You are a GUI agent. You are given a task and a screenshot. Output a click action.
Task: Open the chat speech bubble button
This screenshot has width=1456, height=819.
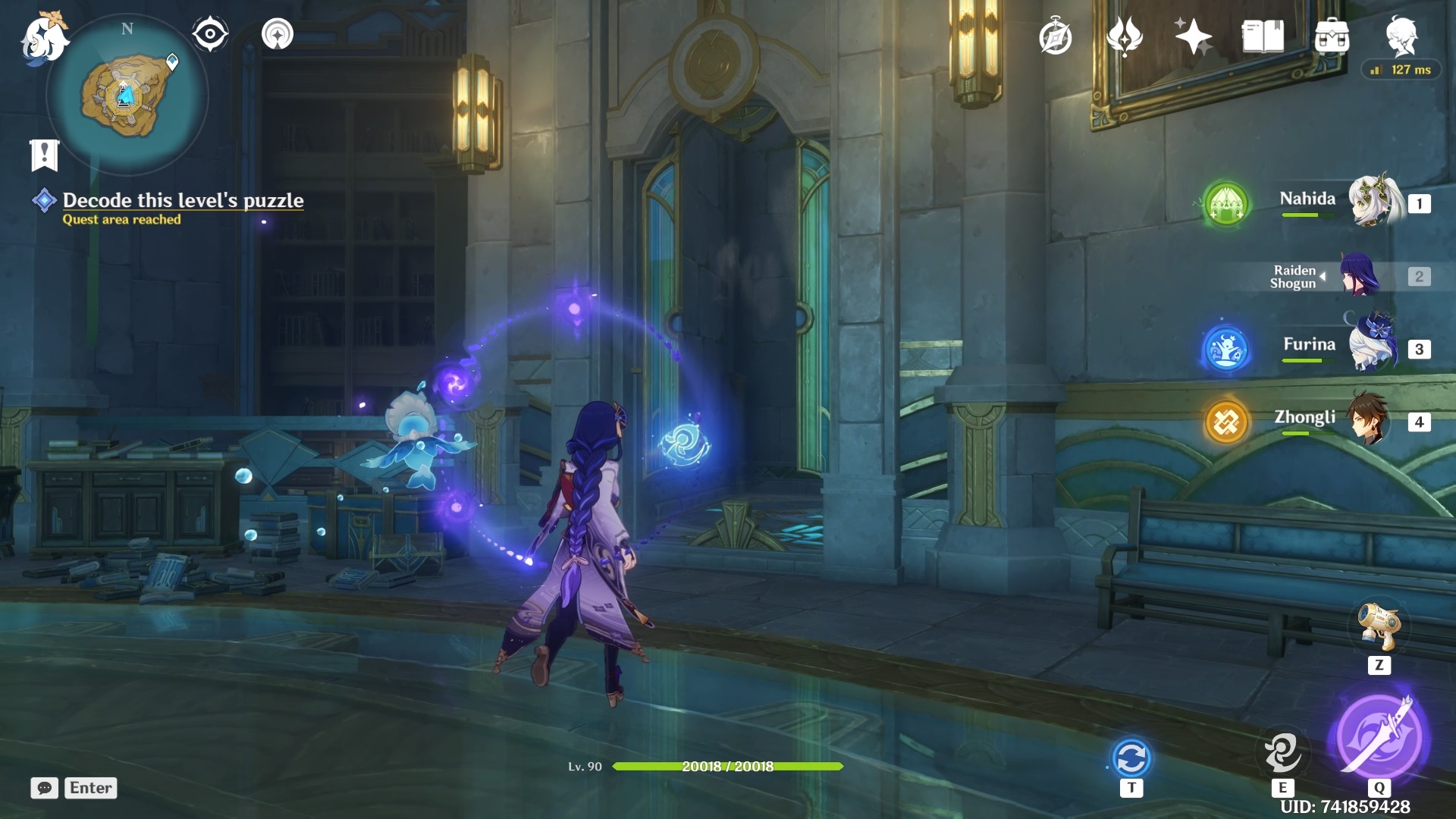tap(45, 788)
